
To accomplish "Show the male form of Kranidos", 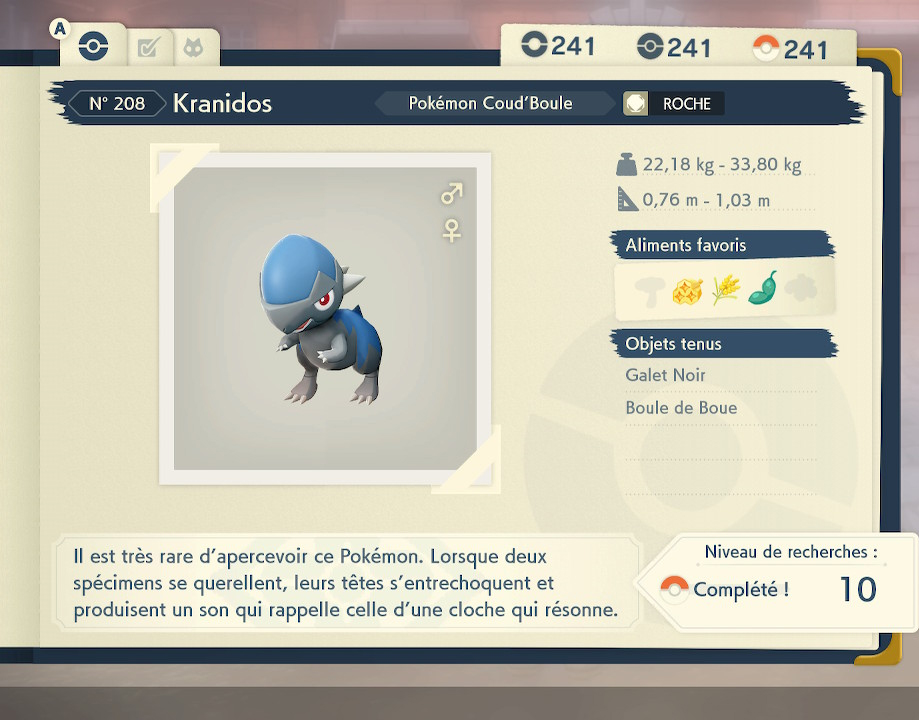I will (452, 193).
